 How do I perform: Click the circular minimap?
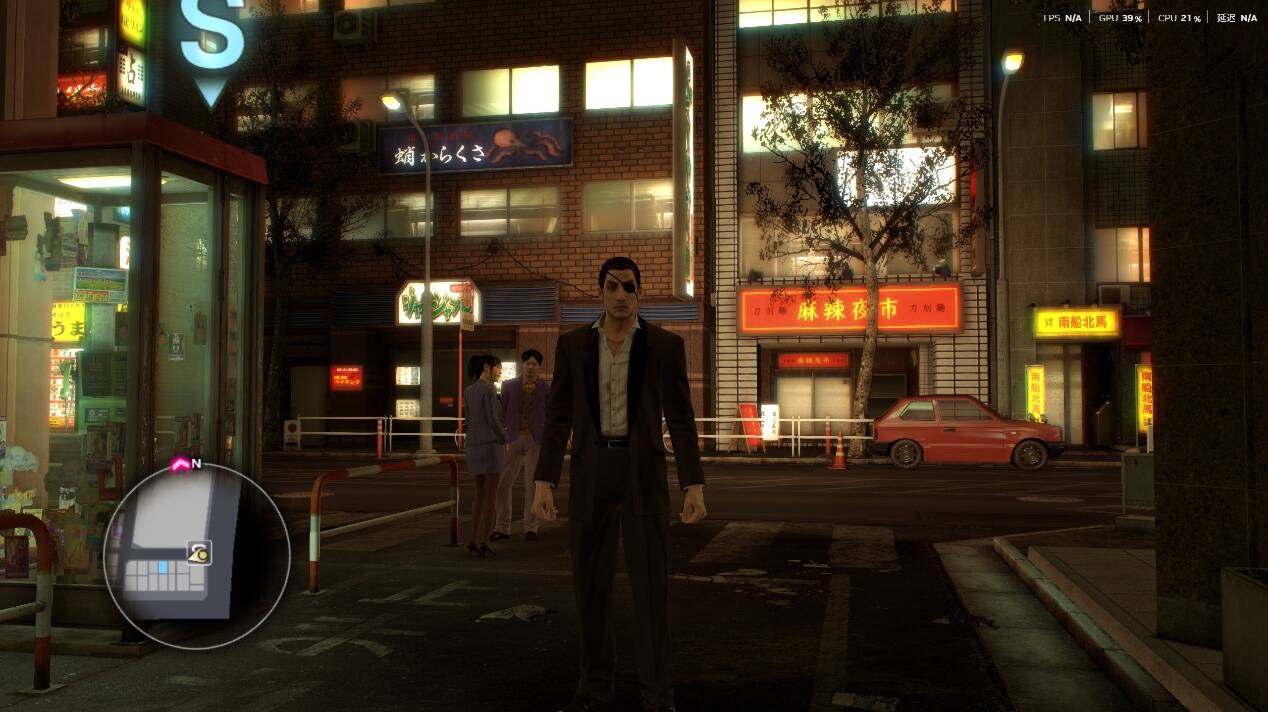click(197, 555)
